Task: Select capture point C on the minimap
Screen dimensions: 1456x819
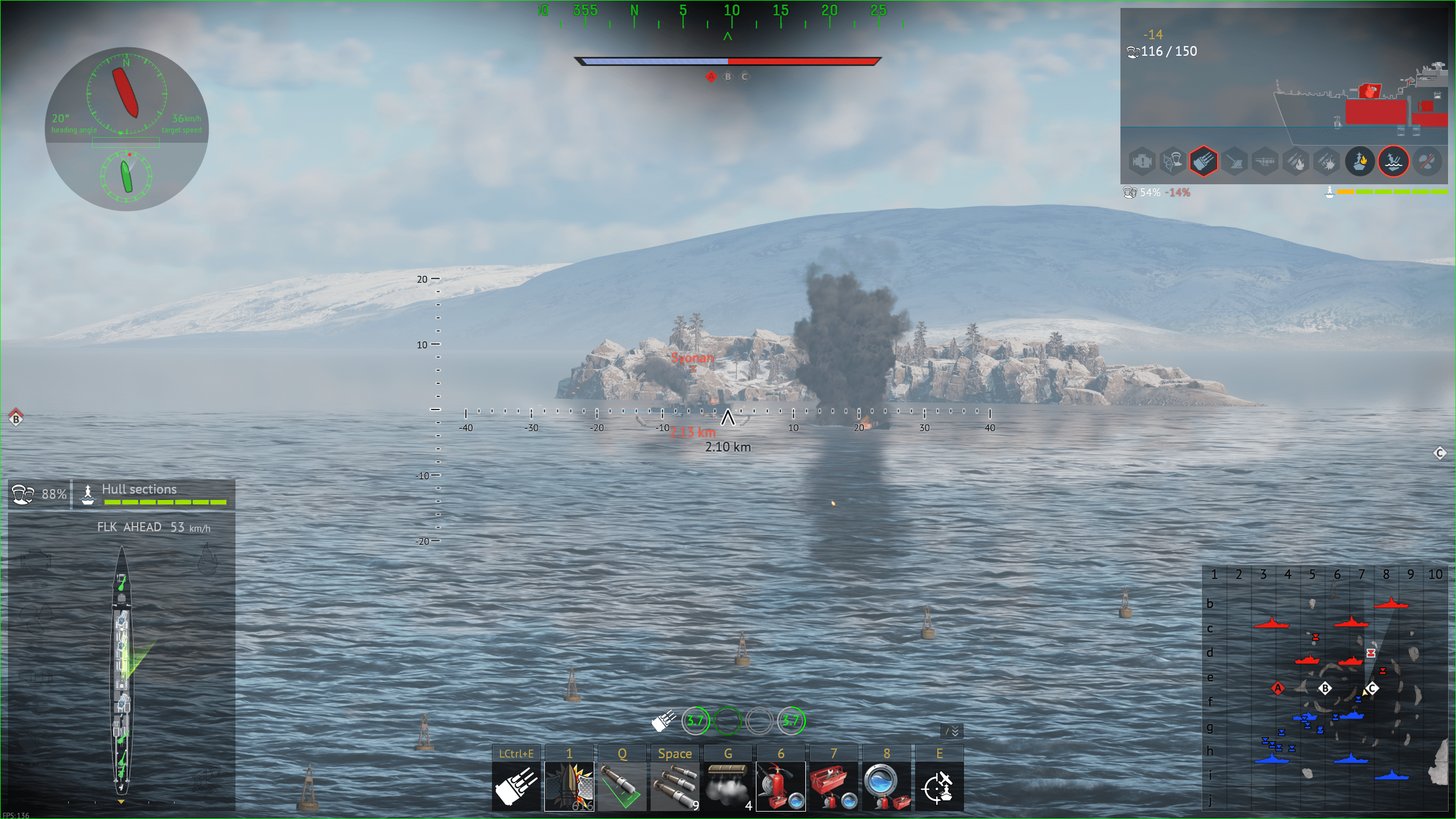Action: coord(1372,689)
